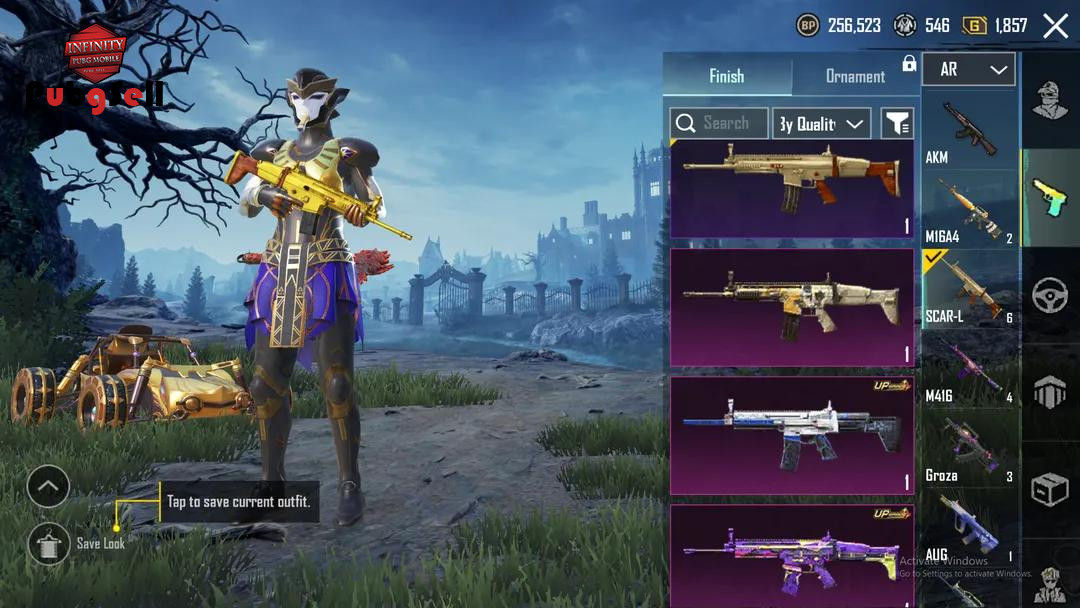Open the vehicle skins category
This screenshot has height=608, width=1080.
coord(1050,296)
